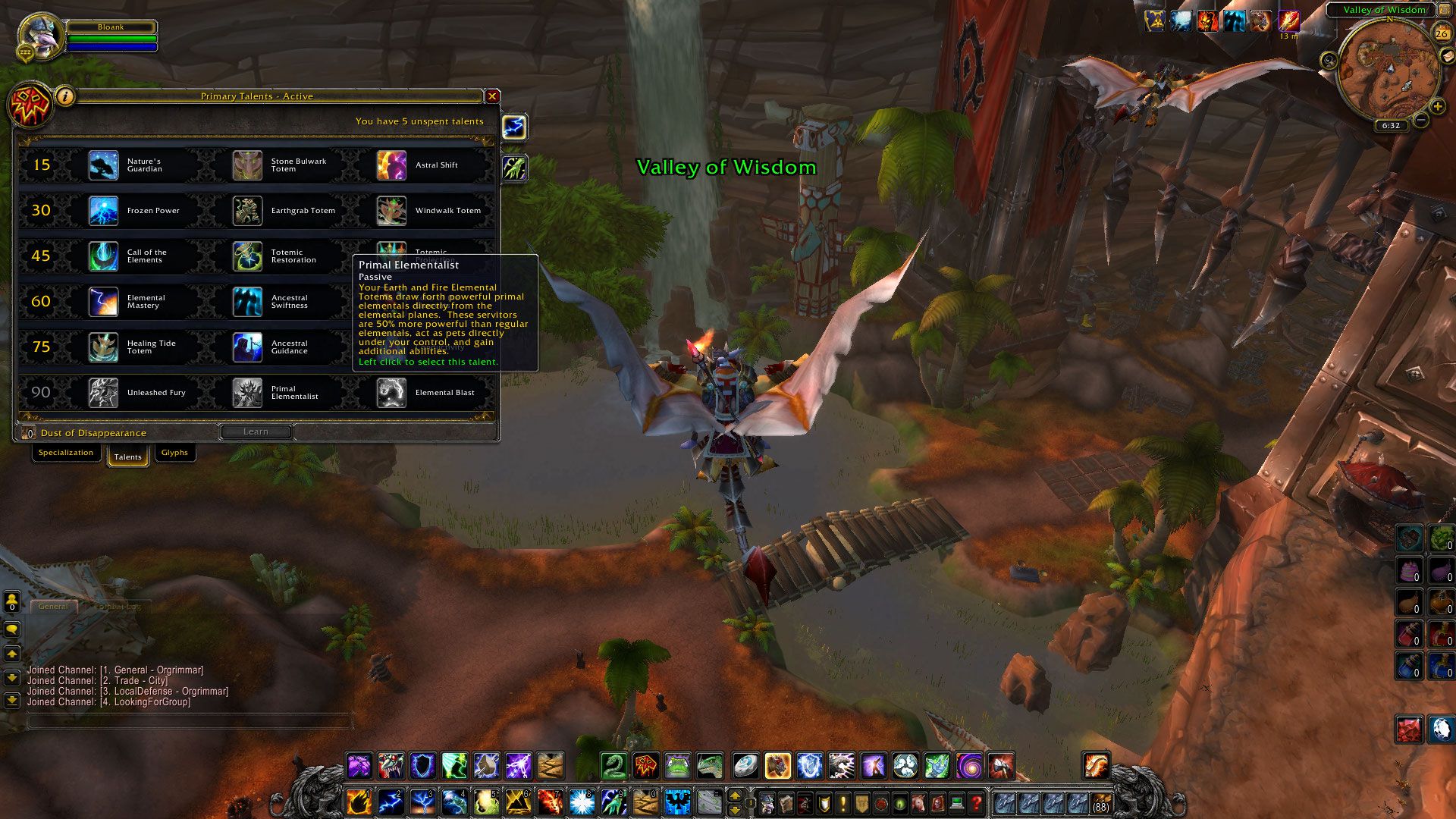Select the Healing Tide Totem talent
Viewport: 1456px width, 819px height.
[104, 347]
